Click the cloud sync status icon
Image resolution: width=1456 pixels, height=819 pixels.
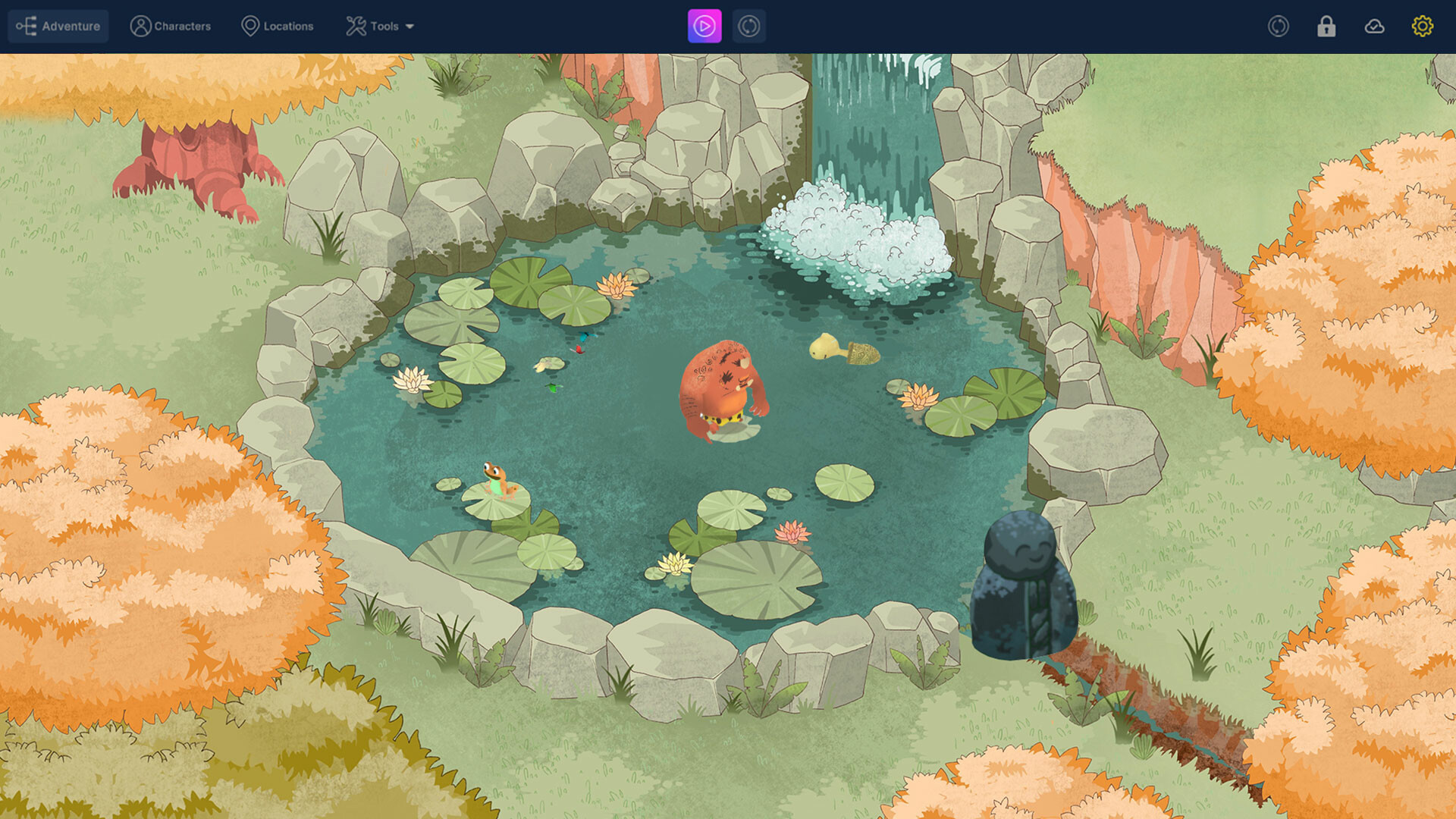point(1375,26)
